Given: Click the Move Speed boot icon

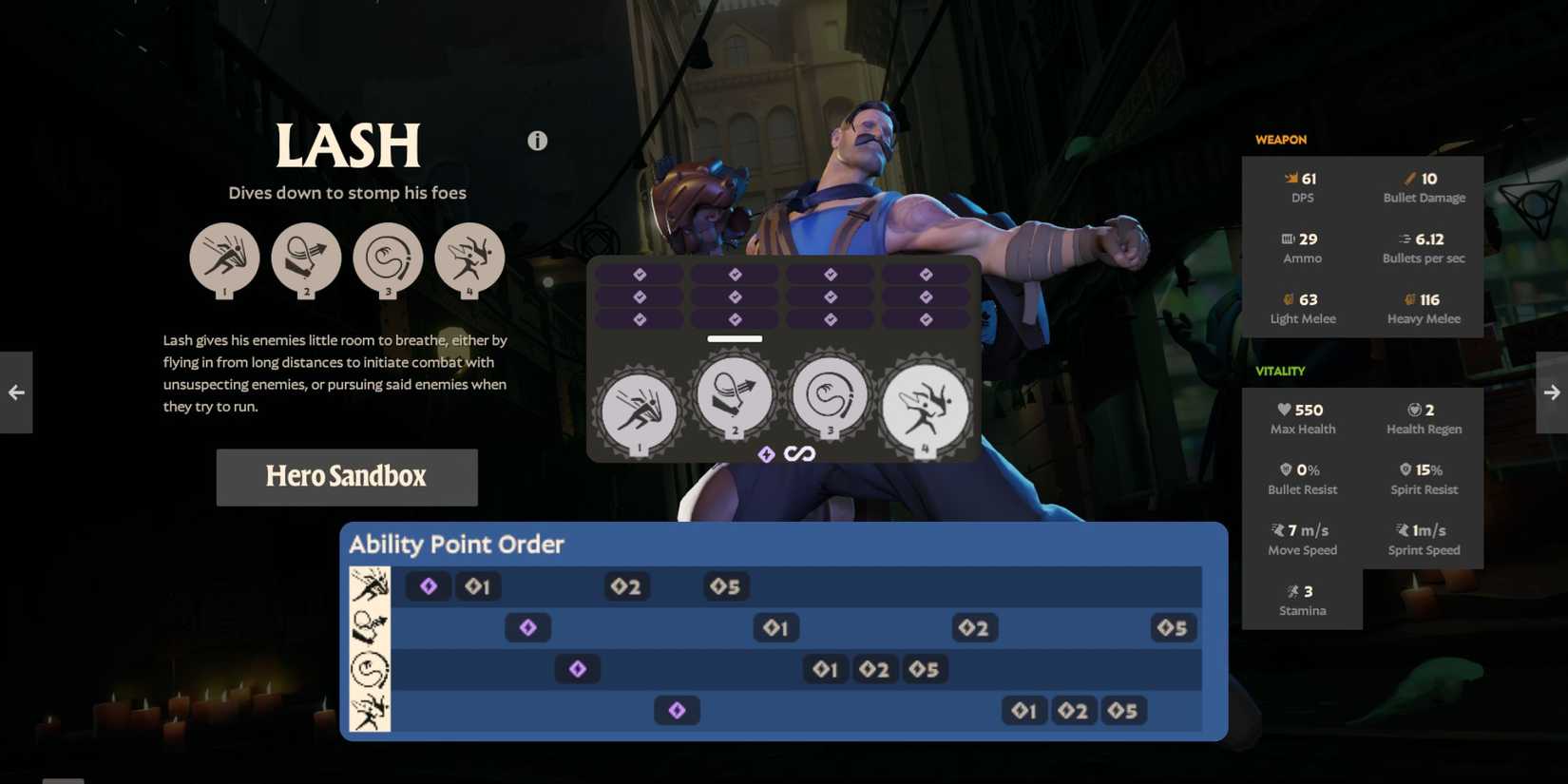Looking at the screenshot, I should 1277,529.
